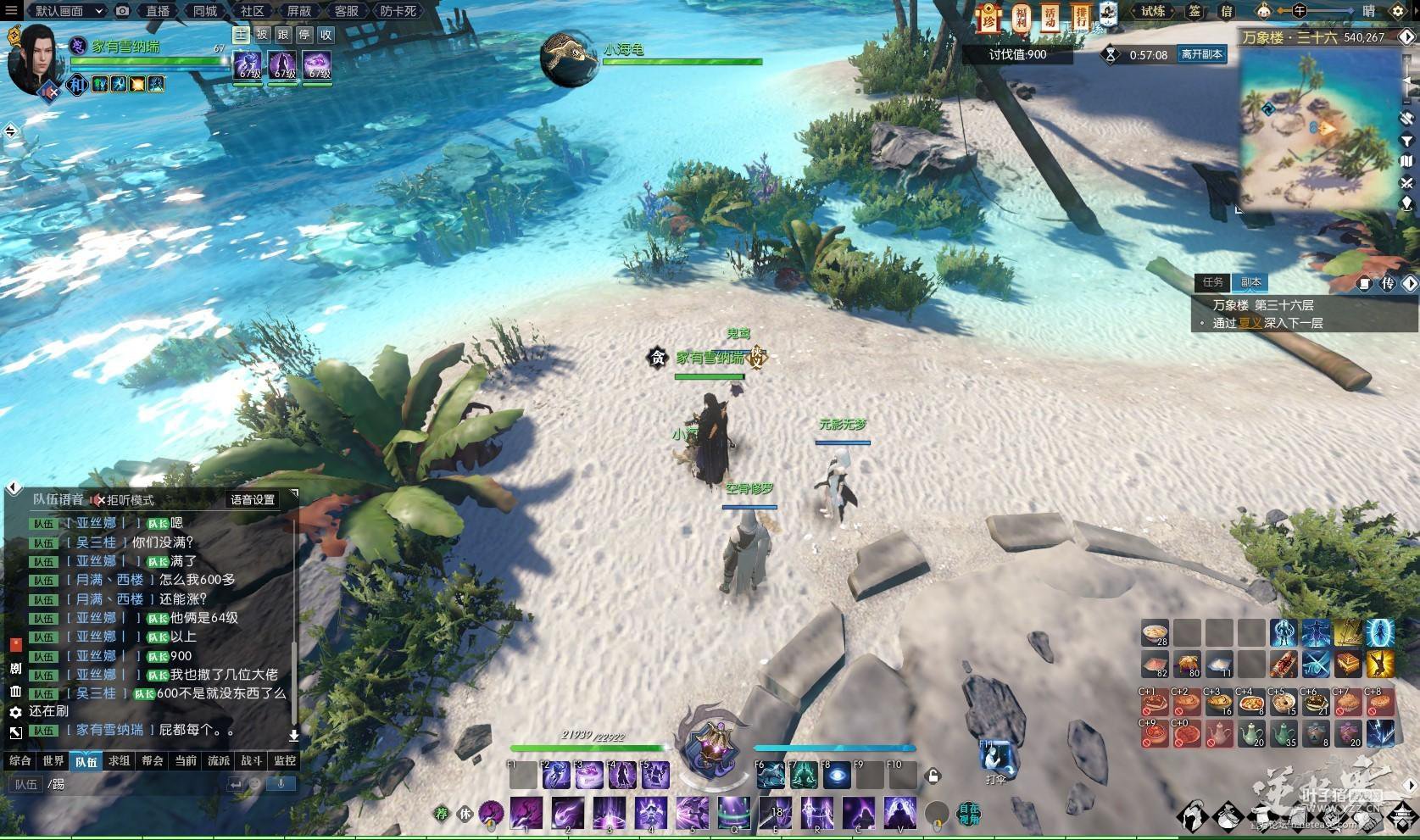Viewport: 1420px width, 840px height.
Task: Open the 试炼 trial menu
Action: point(1153,11)
